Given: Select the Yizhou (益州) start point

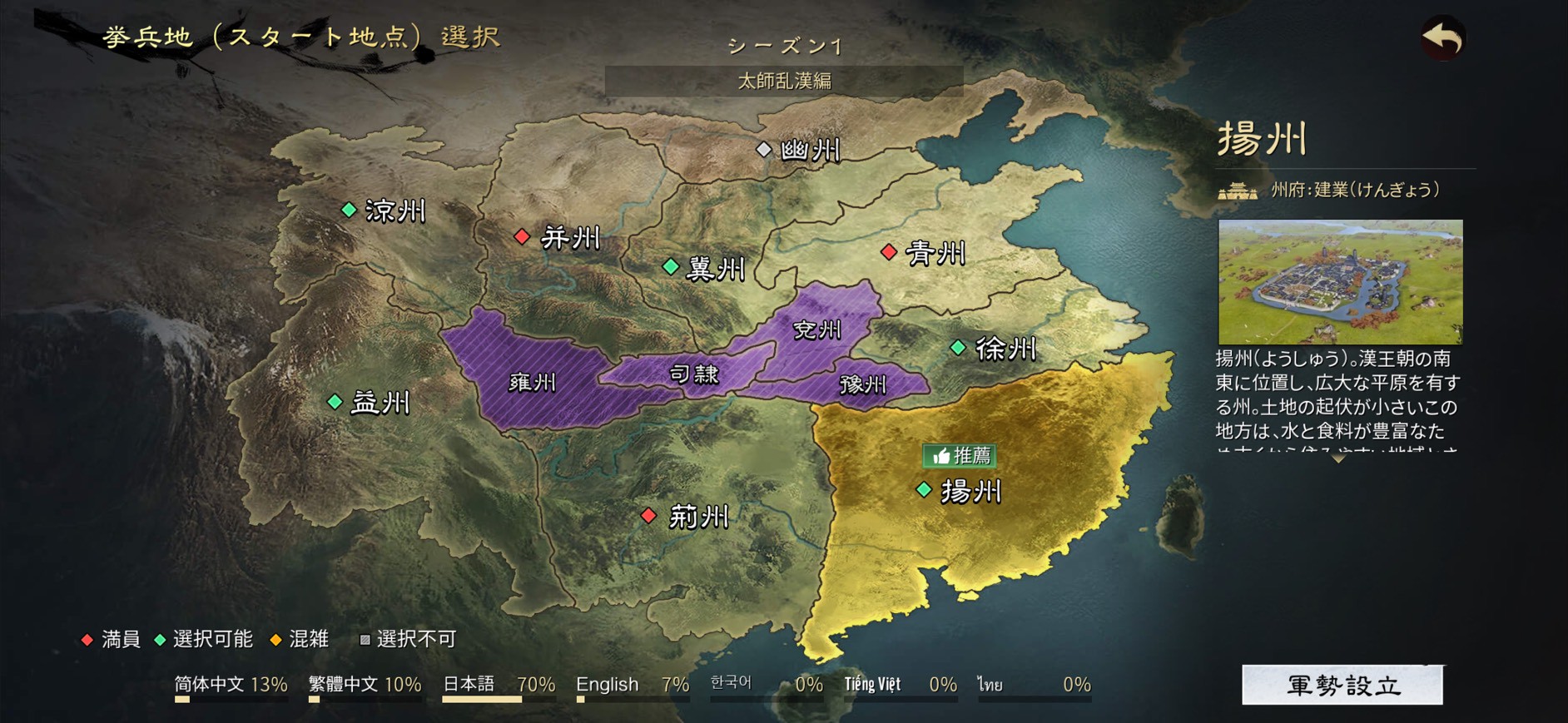Looking at the screenshot, I should click(x=335, y=402).
